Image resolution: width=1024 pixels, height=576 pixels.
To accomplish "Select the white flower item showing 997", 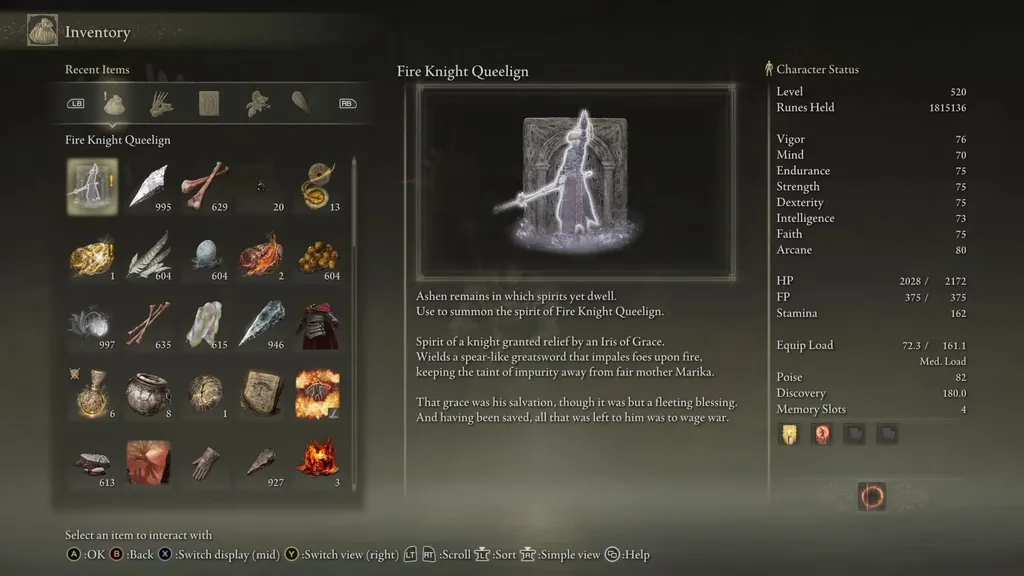I will pyautogui.click(x=91, y=324).
